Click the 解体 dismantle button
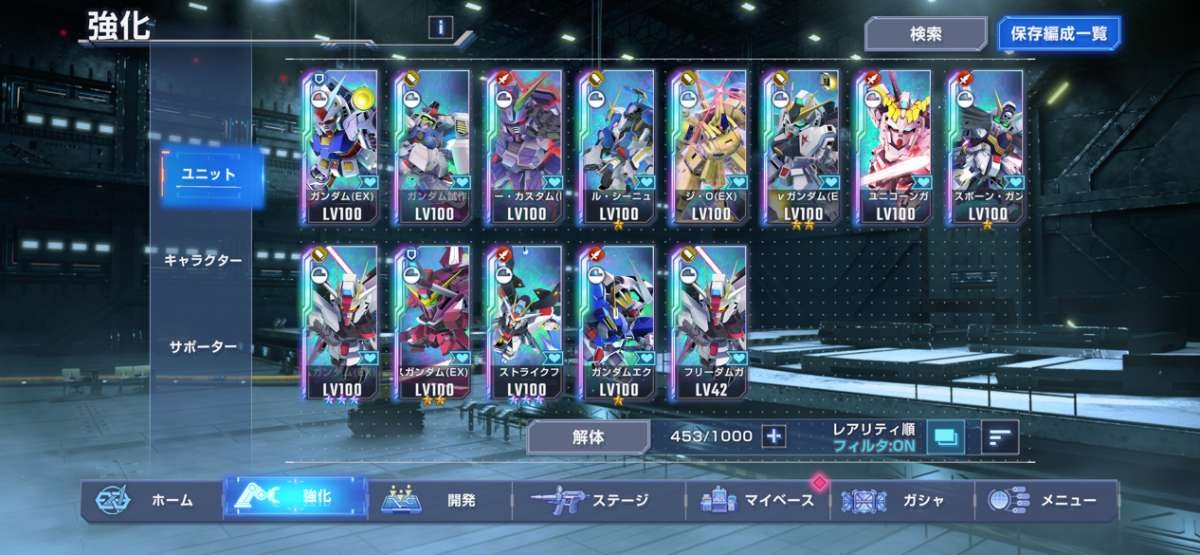The image size is (1200, 555). (x=589, y=436)
